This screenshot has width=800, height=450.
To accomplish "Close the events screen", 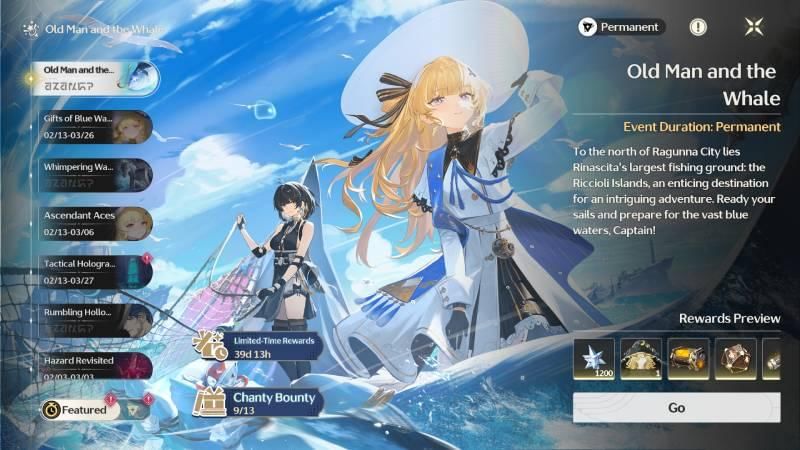I will [x=752, y=27].
